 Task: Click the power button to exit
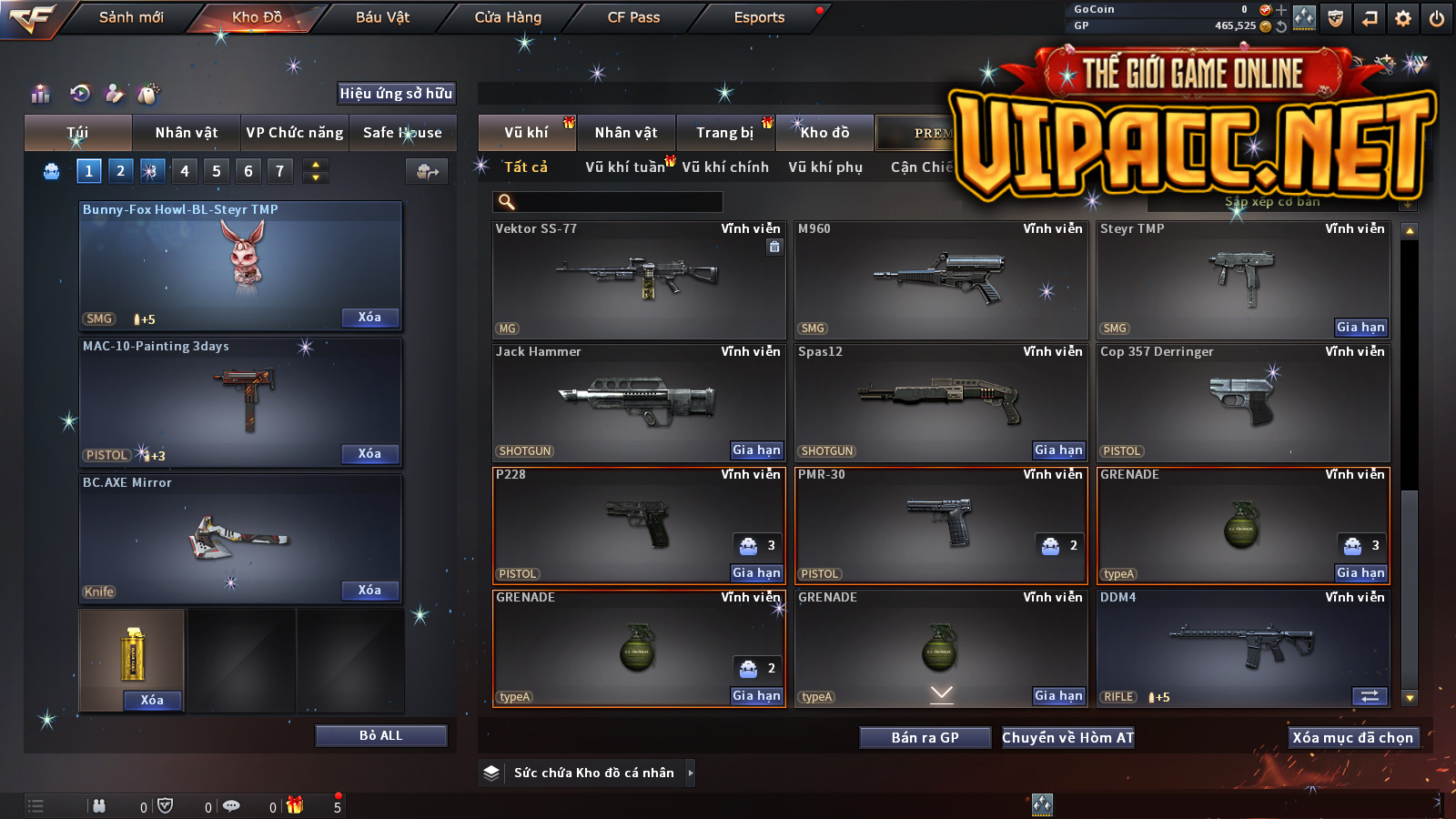(x=1437, y=18)
